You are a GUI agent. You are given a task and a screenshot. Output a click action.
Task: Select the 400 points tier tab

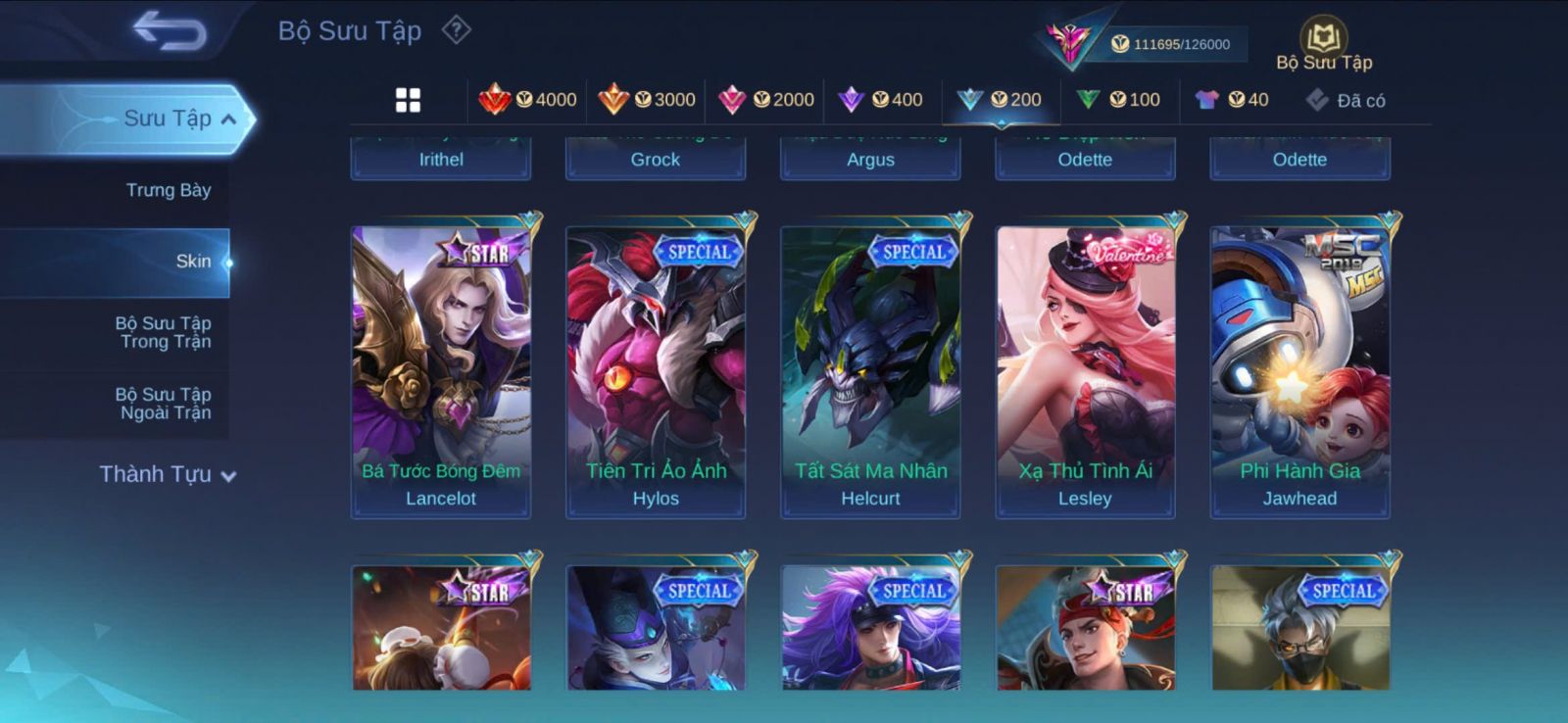(881, 100)
